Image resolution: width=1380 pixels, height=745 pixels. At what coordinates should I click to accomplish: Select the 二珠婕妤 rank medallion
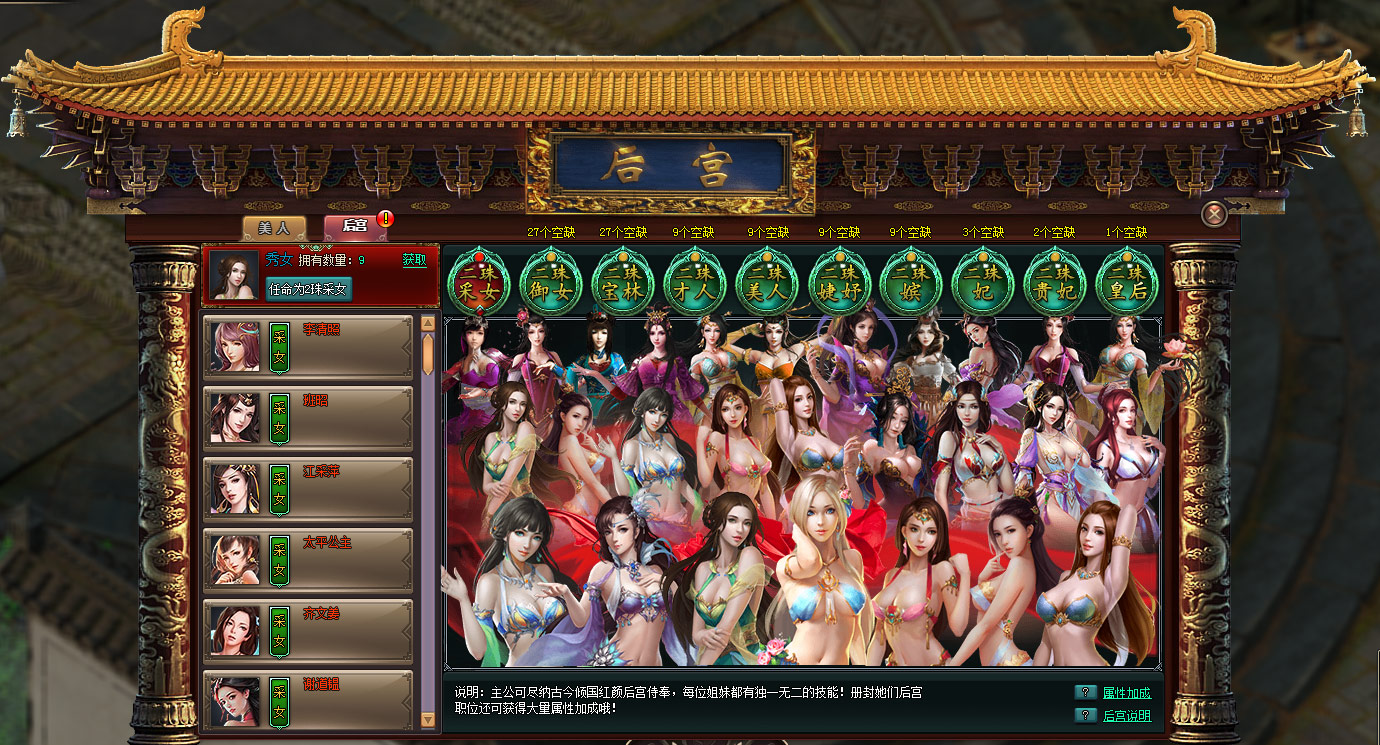[838, 283]
